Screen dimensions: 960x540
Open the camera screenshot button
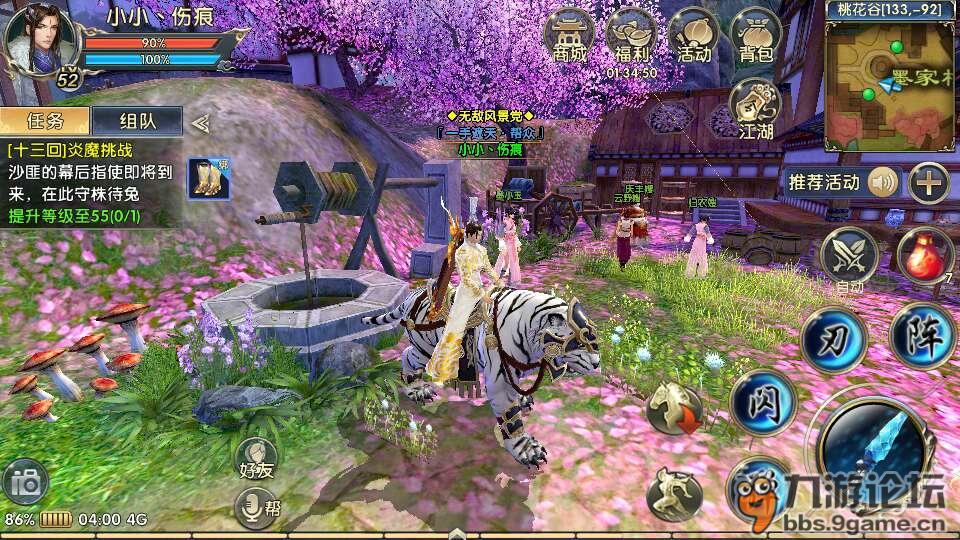pos(25,484)
